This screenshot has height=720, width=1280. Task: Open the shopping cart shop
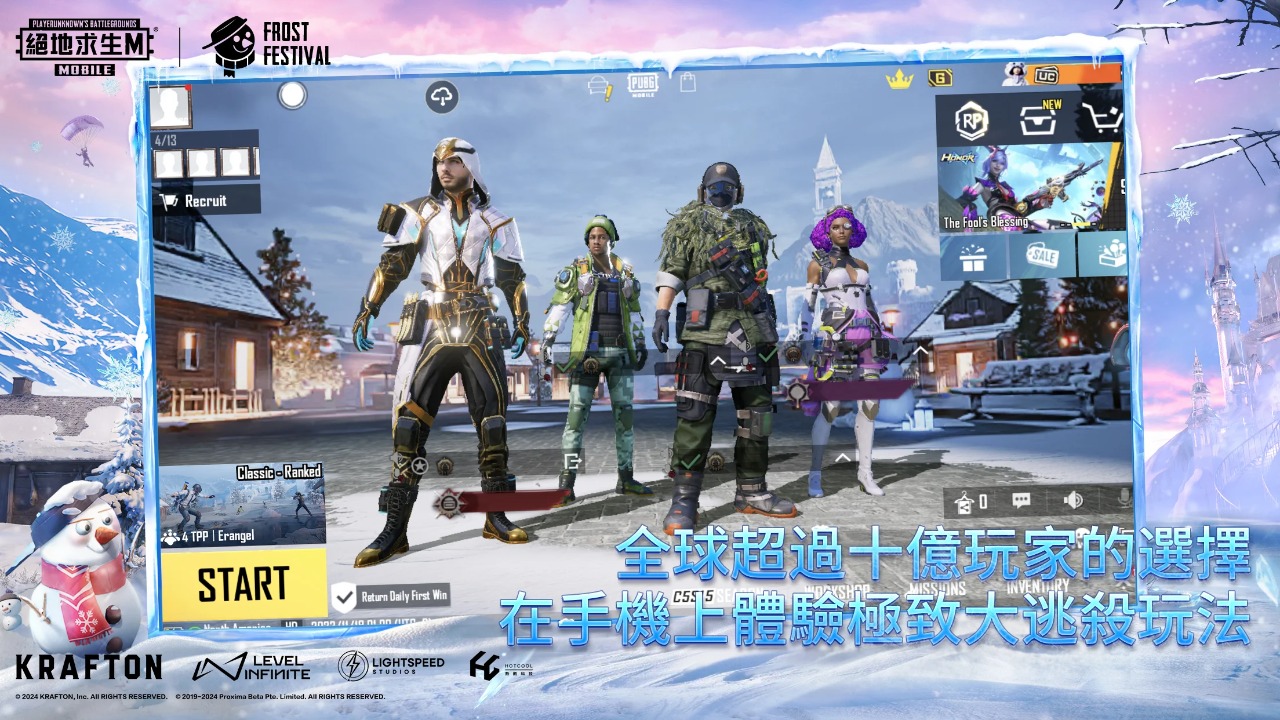pyautogui.click(x=1100, y=121)
